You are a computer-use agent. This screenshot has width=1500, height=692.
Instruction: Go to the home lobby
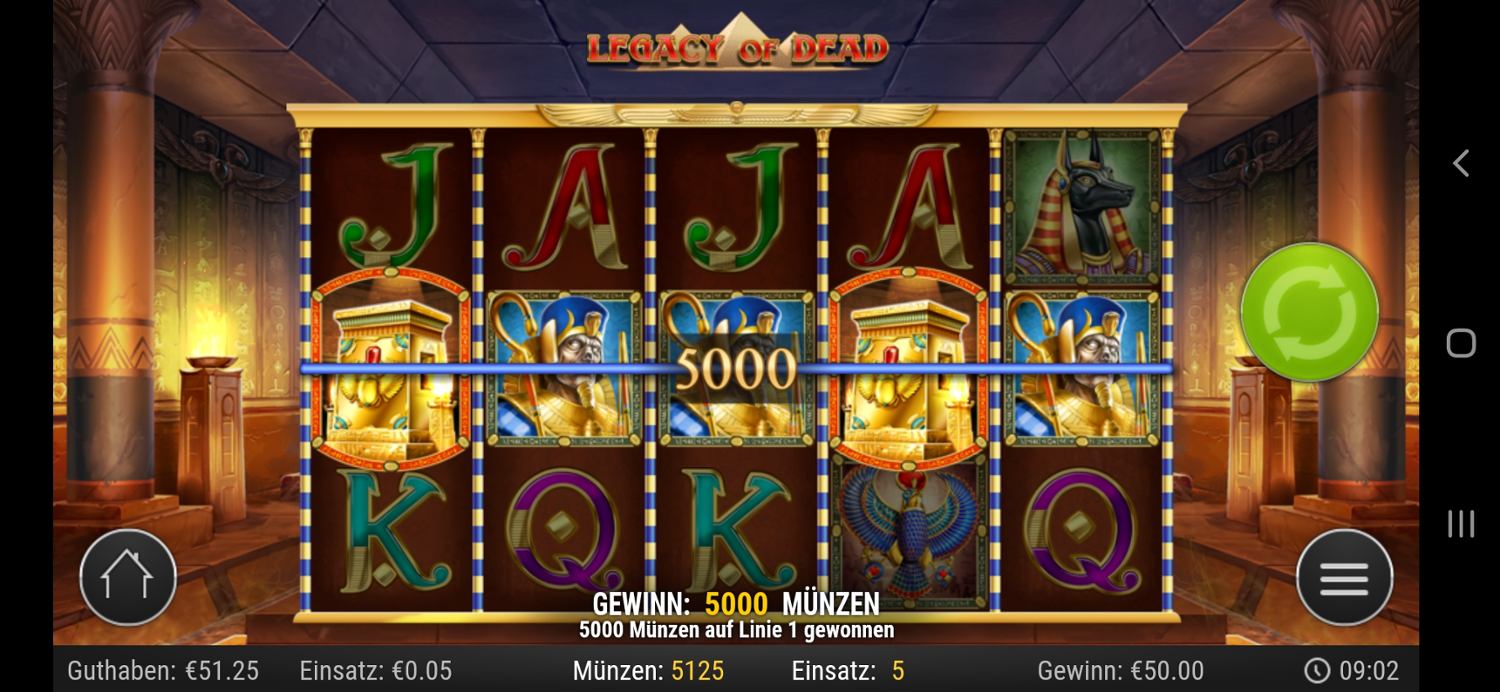[128, 577]
